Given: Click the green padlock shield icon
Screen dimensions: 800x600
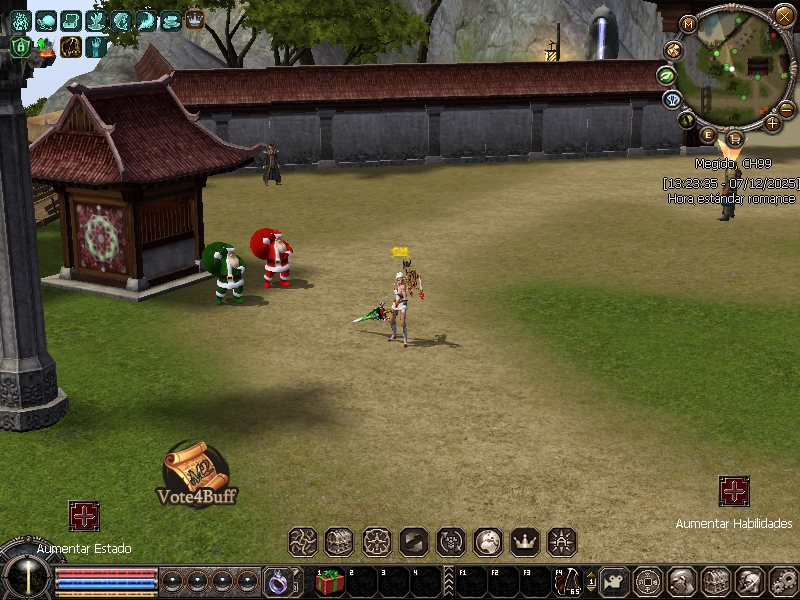Looking at the screenshot, I should (20, 46).
